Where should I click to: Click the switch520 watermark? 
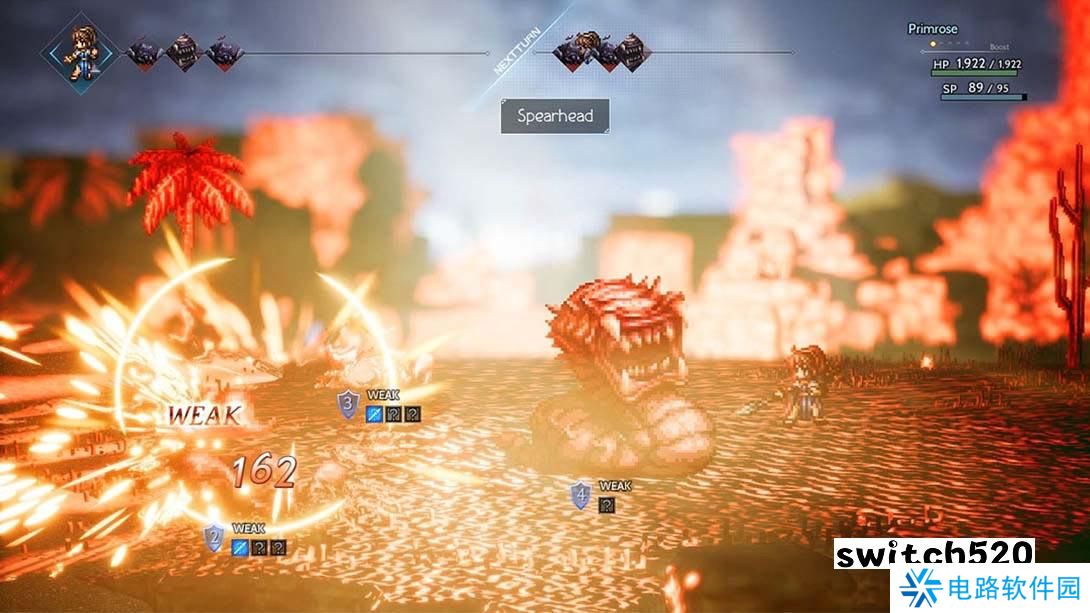(x=934, y=555)
